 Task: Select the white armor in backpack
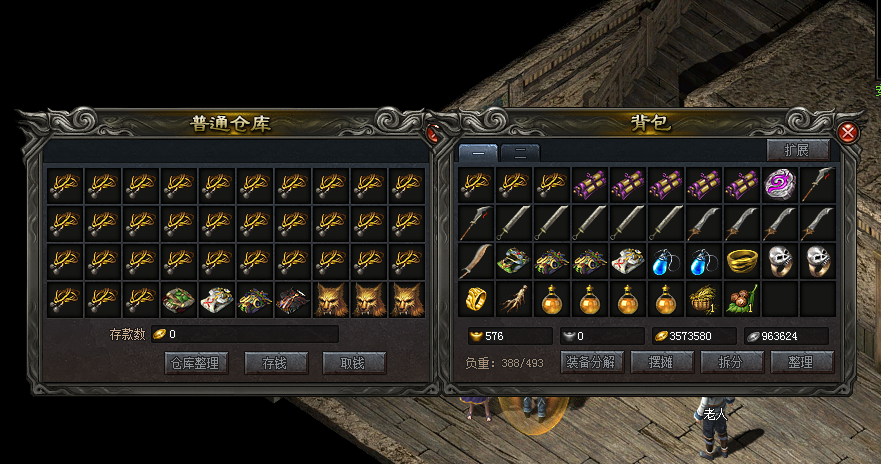click(627, 260)
